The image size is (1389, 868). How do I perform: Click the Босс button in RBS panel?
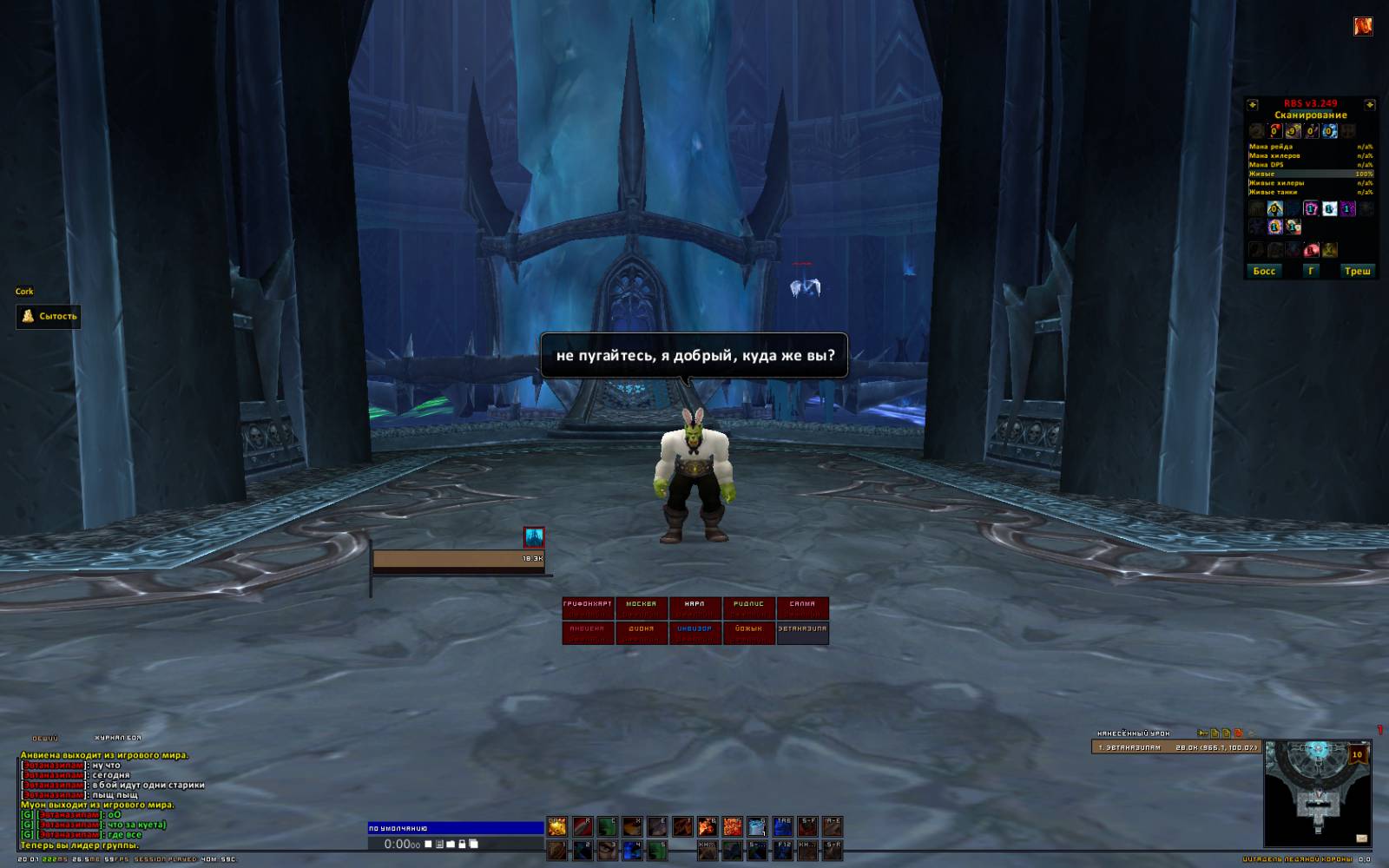click(1264, 271)
